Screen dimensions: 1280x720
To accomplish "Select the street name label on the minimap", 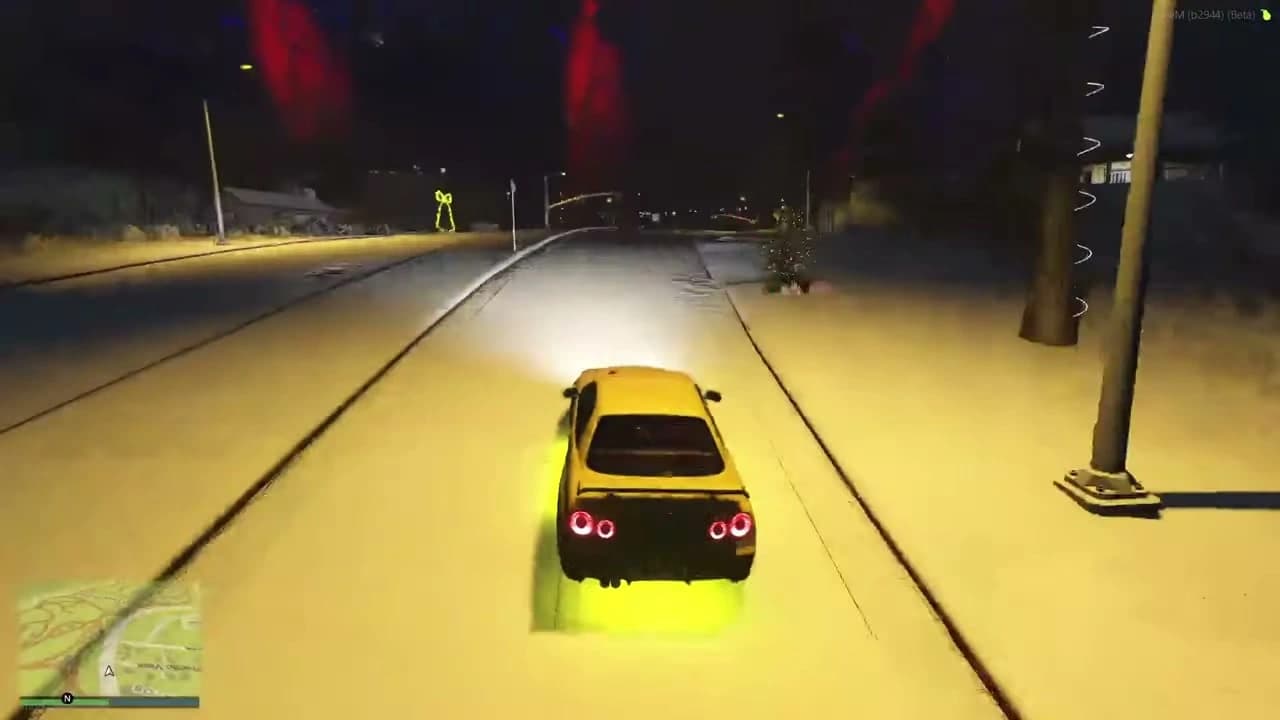I will tap(168, 668).
